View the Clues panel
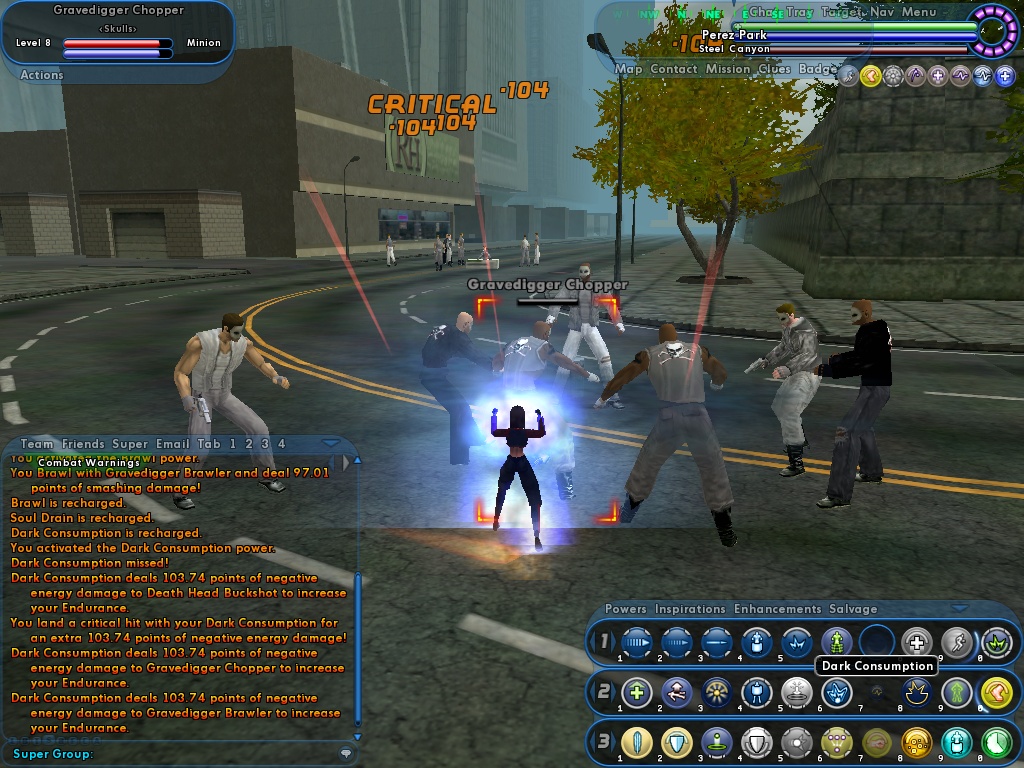 774,69
